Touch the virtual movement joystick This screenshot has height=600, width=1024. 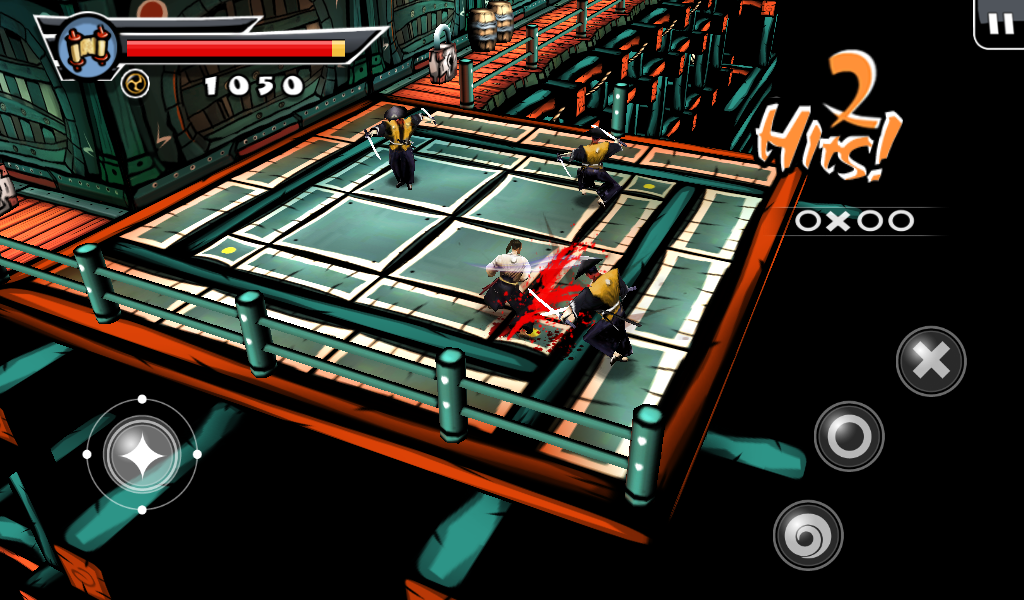click(142, 454)
